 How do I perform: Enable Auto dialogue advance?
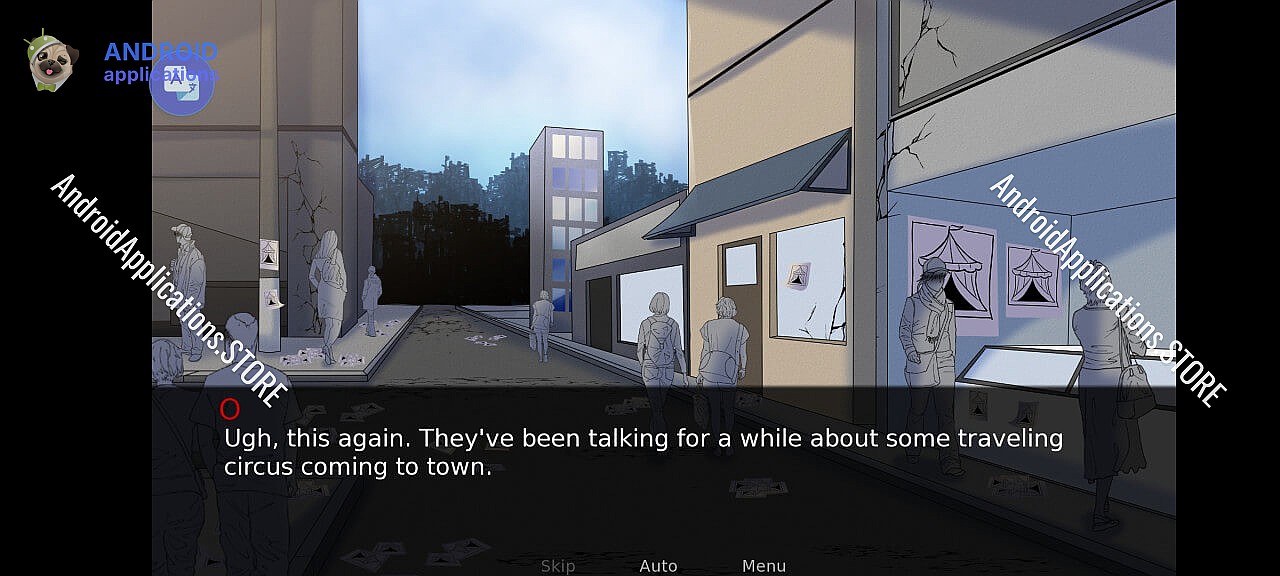point(658,566)
